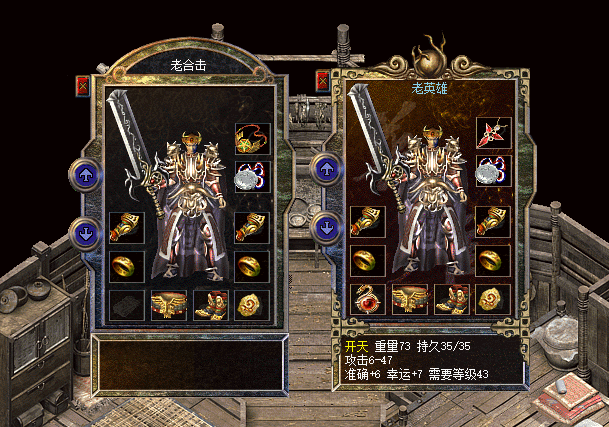Select the right bracer in 老英雄 panel
609x427 pixels.
pyautogui.click(x=493, y=222)
